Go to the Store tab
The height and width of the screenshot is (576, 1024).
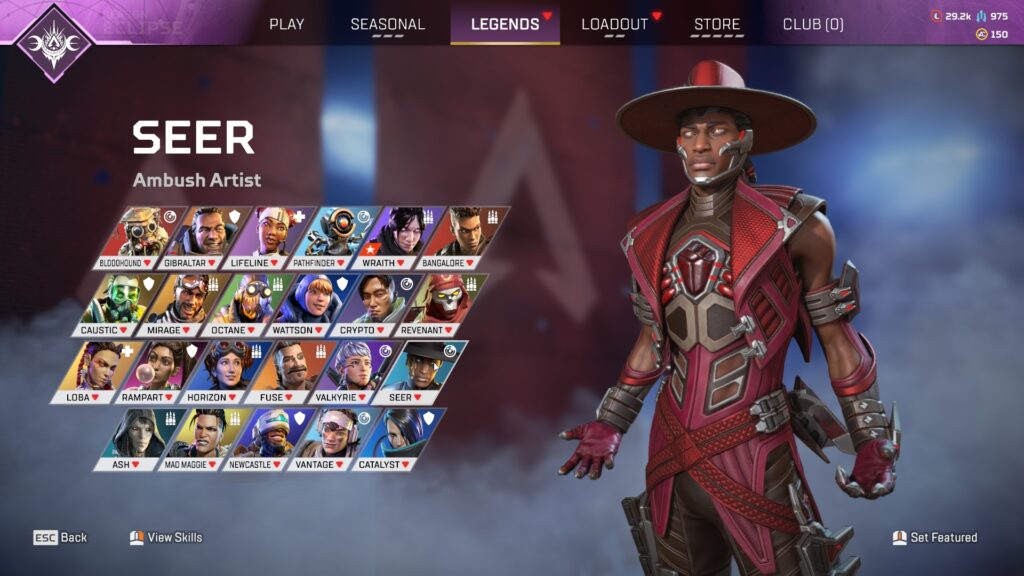pyautogui.click(x=717, y=24)
